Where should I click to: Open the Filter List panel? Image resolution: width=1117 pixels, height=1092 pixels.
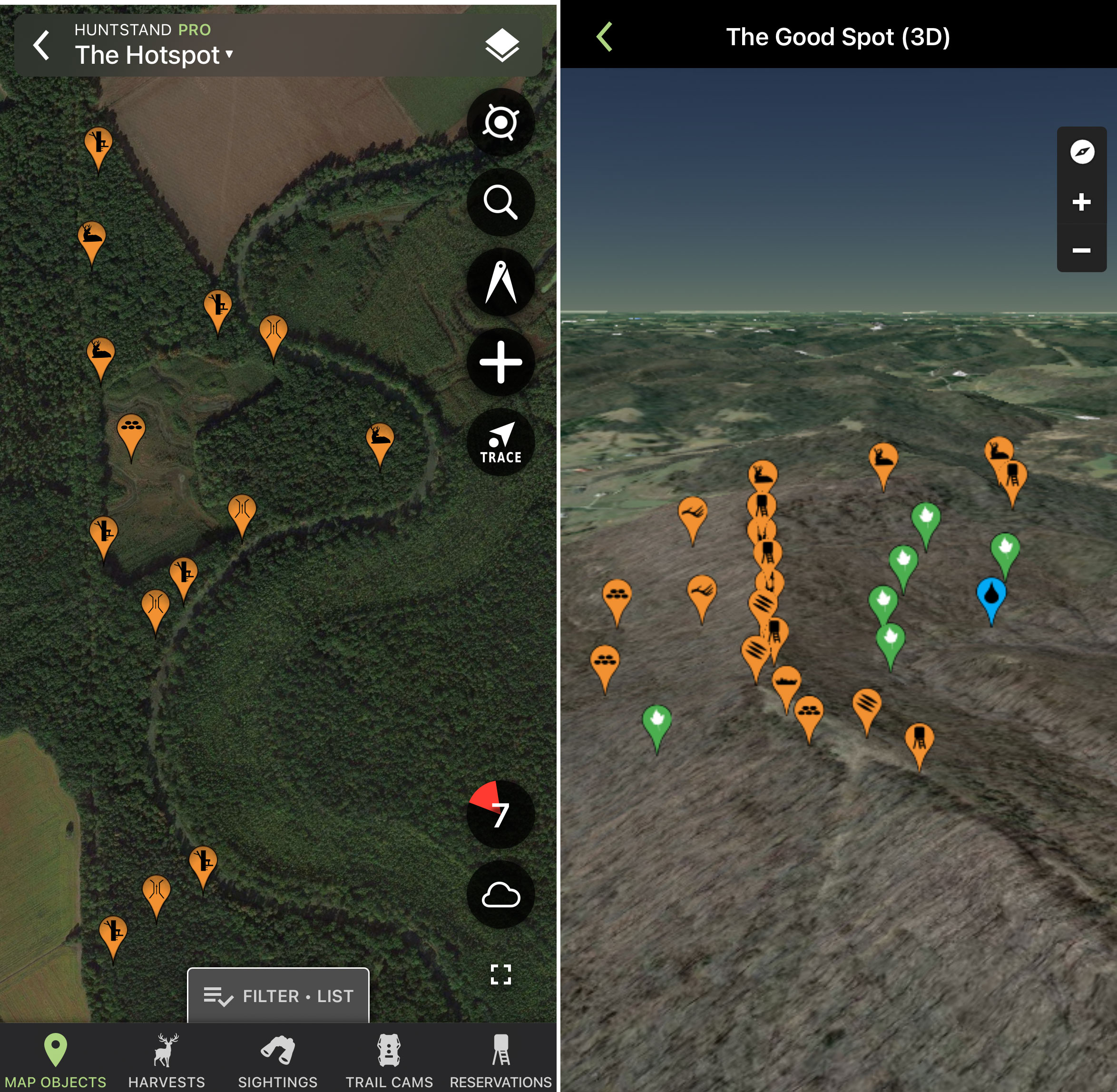(279, 996)
